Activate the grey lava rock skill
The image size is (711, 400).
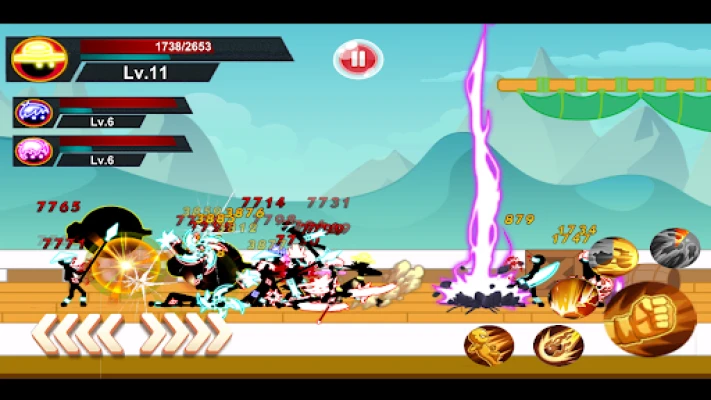[674, 247]
